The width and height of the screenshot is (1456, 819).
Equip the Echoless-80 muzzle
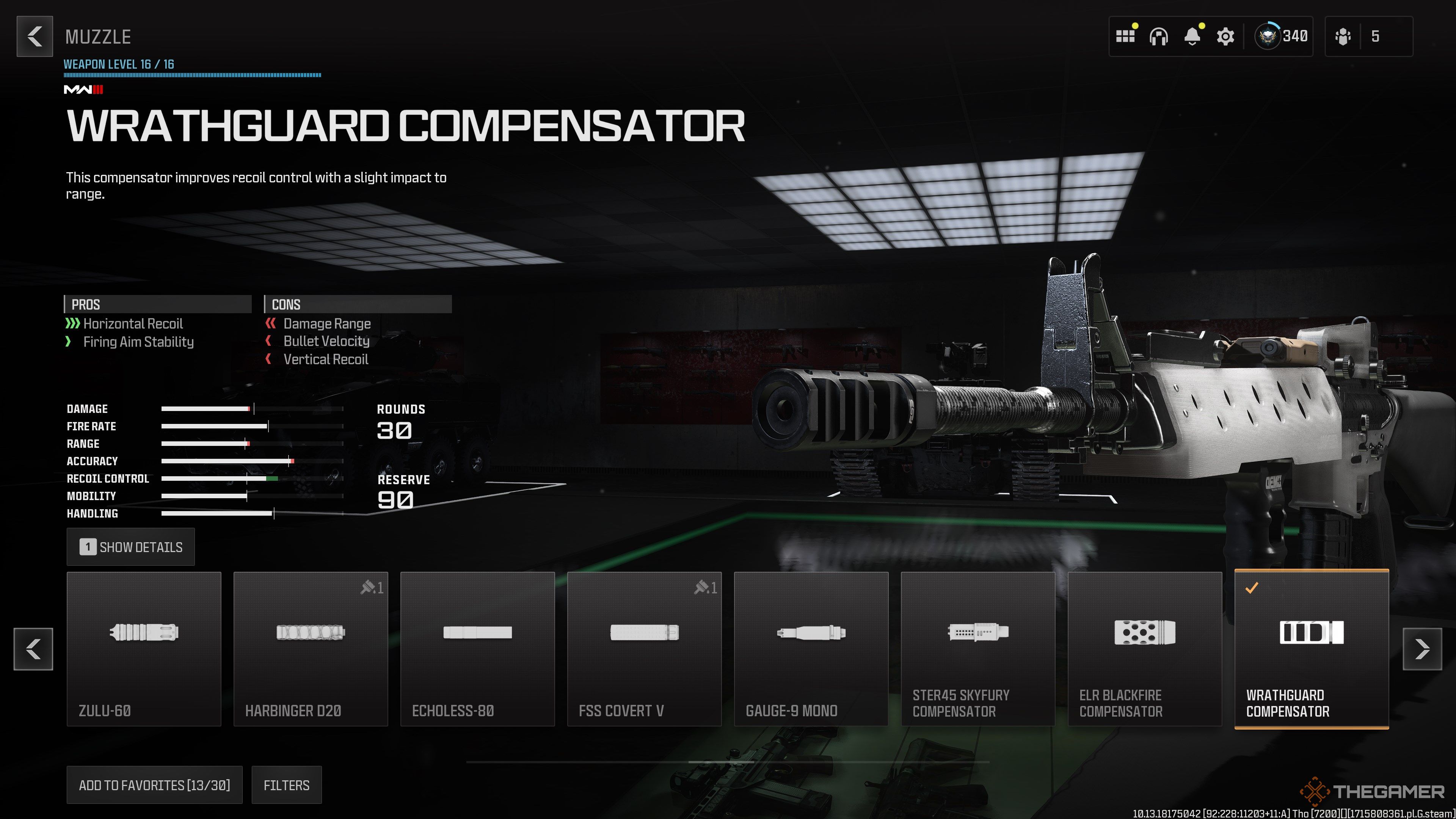pyautogui.click(x=477, y=648)
